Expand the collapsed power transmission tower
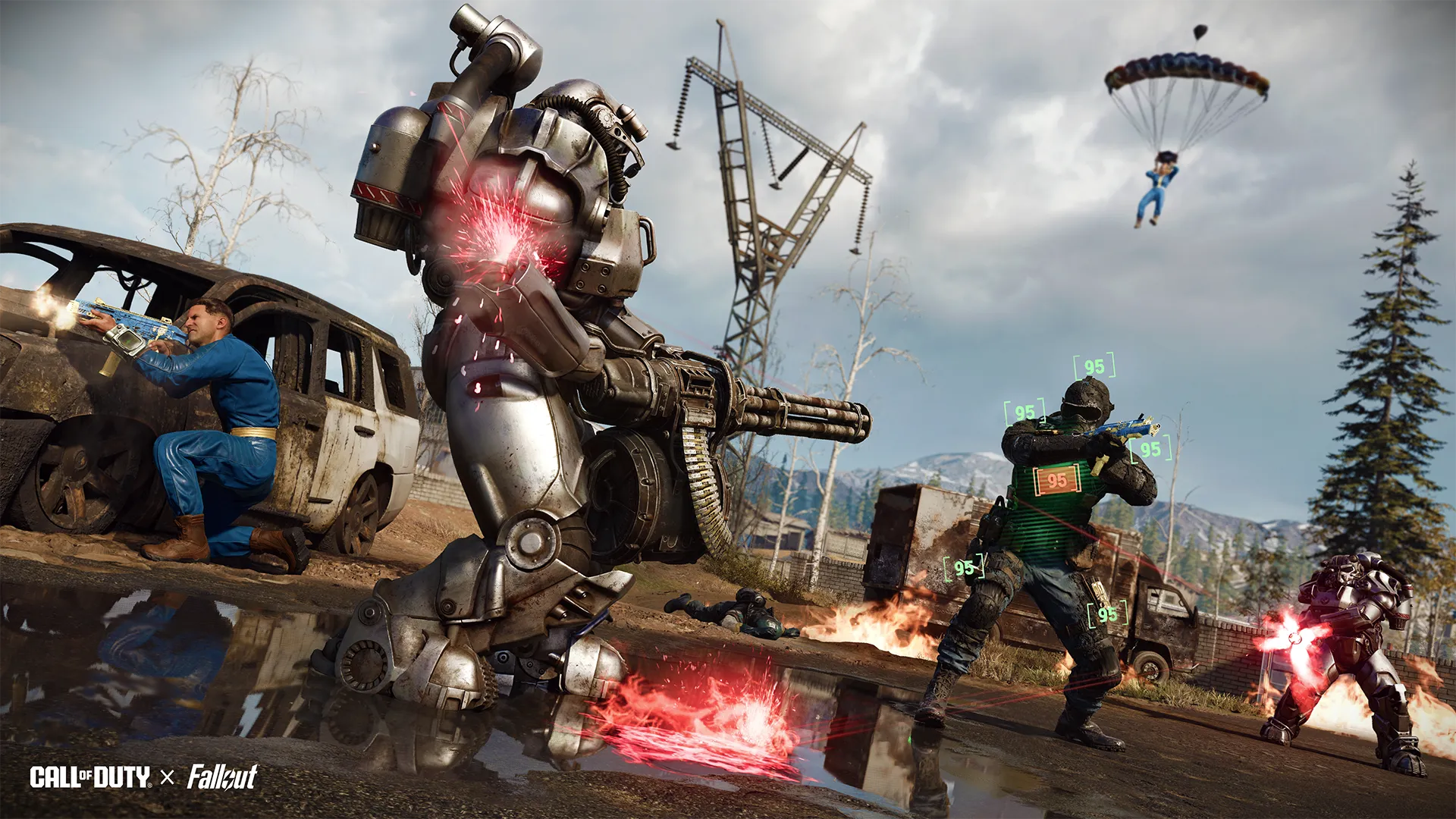 coord(766,190)
